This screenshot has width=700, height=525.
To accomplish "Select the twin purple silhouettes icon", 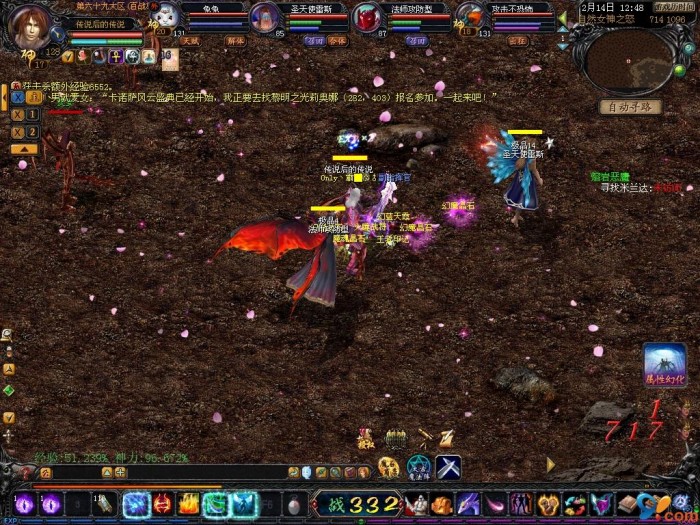I will tap(522, 504).
